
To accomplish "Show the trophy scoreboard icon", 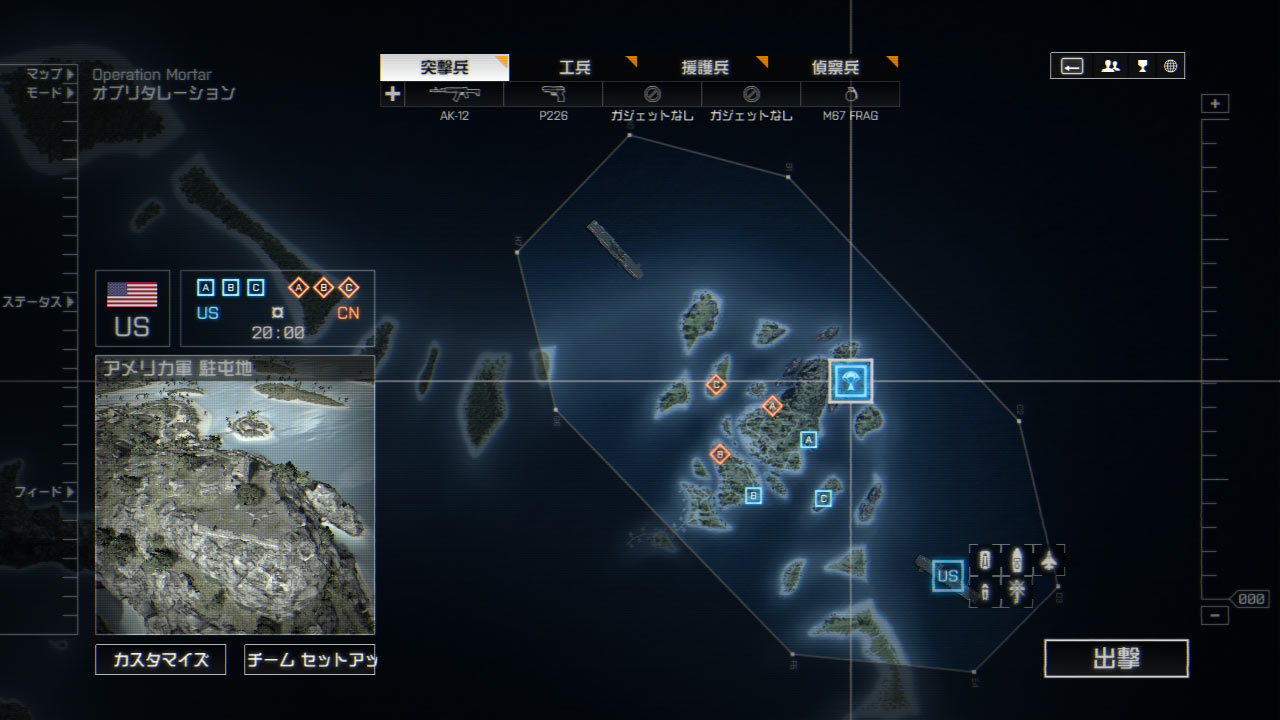I will point(1142,66).
